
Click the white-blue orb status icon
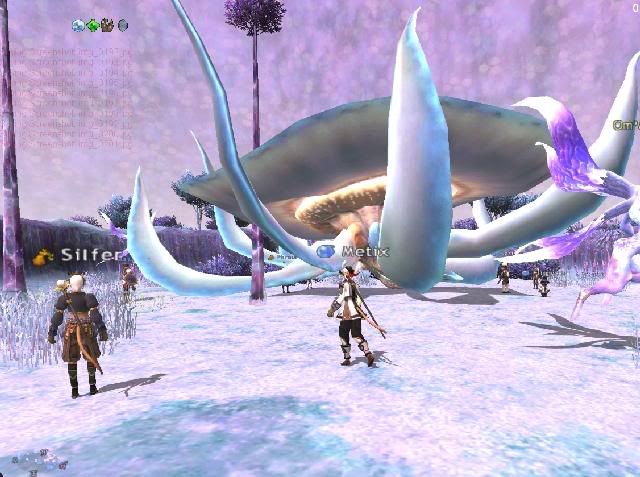[x=78, y=25]
